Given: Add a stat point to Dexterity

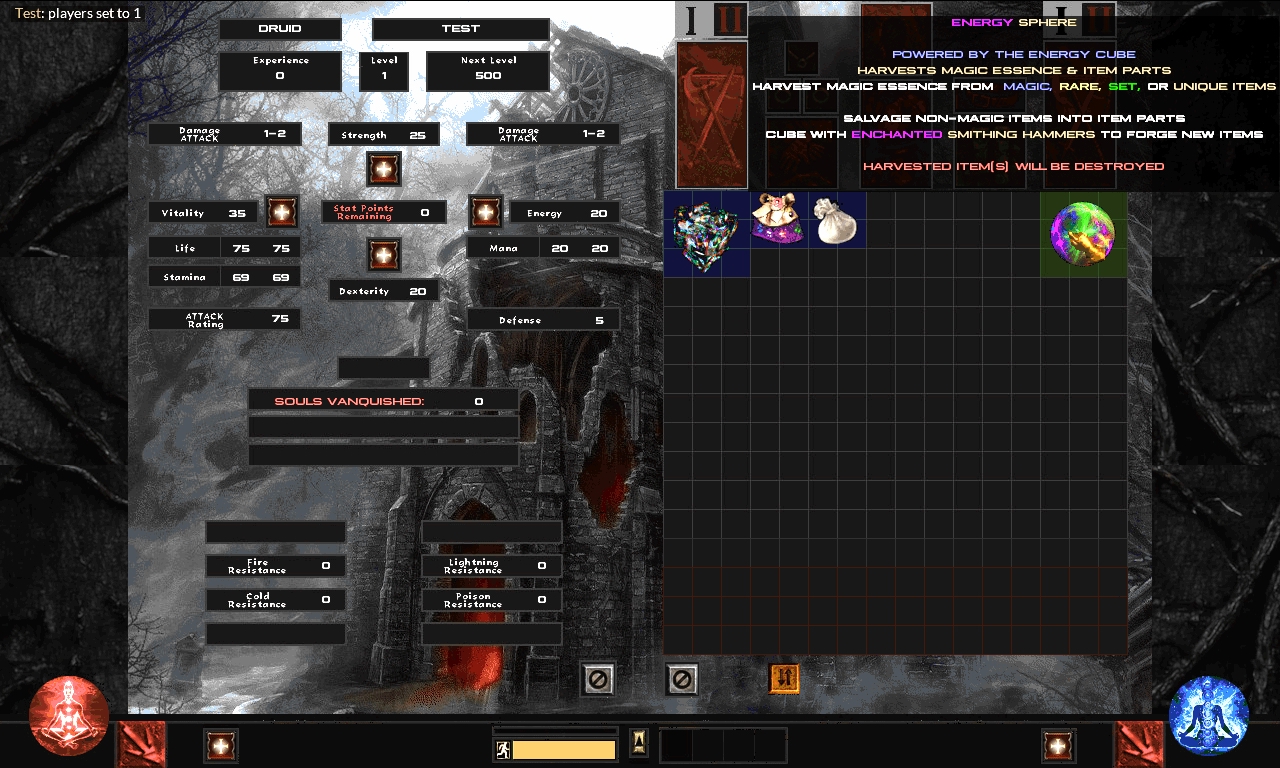Looking at the screenshot, I should 384,255.
